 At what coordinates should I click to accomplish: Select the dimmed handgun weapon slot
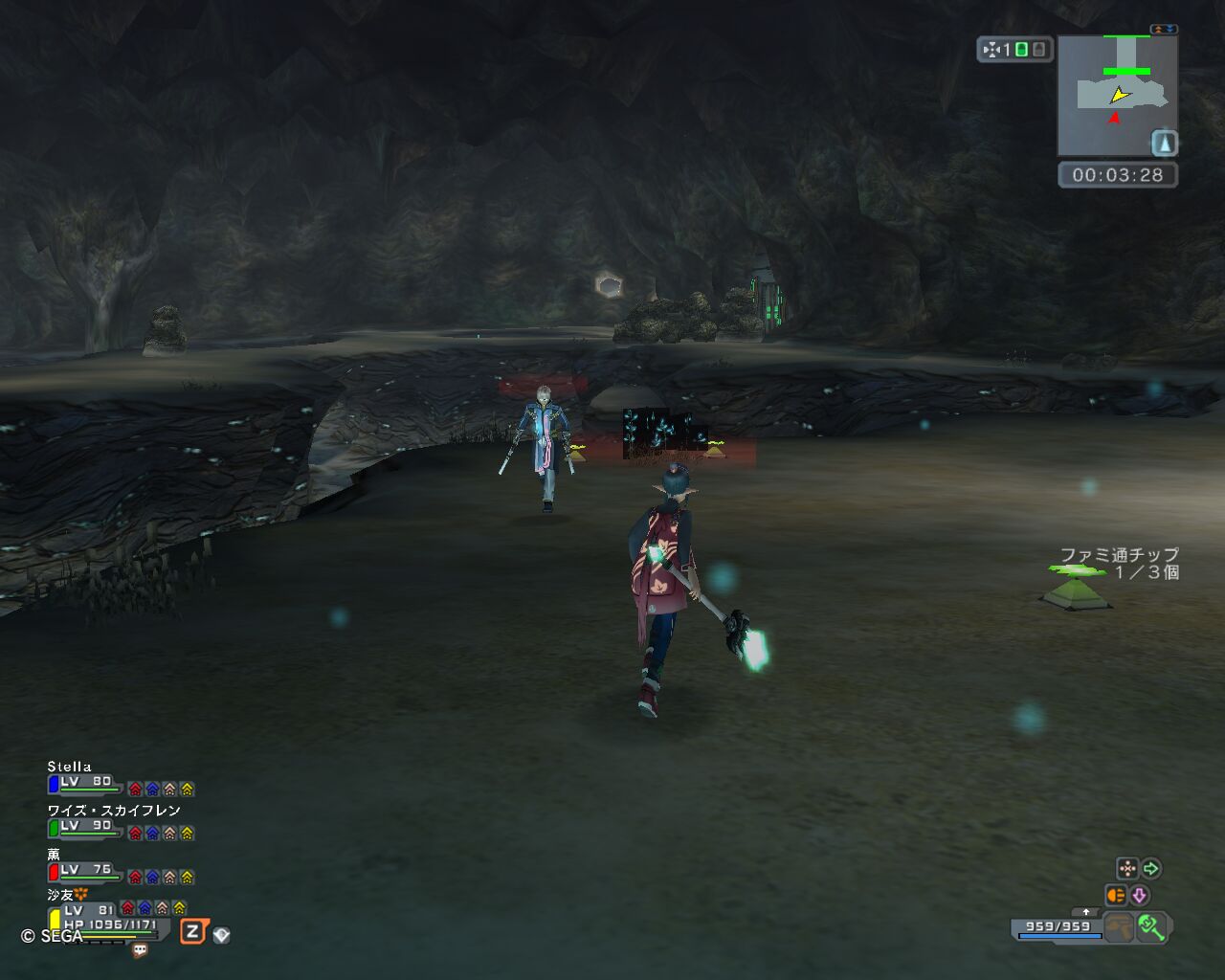click(x=1118, y=926)
